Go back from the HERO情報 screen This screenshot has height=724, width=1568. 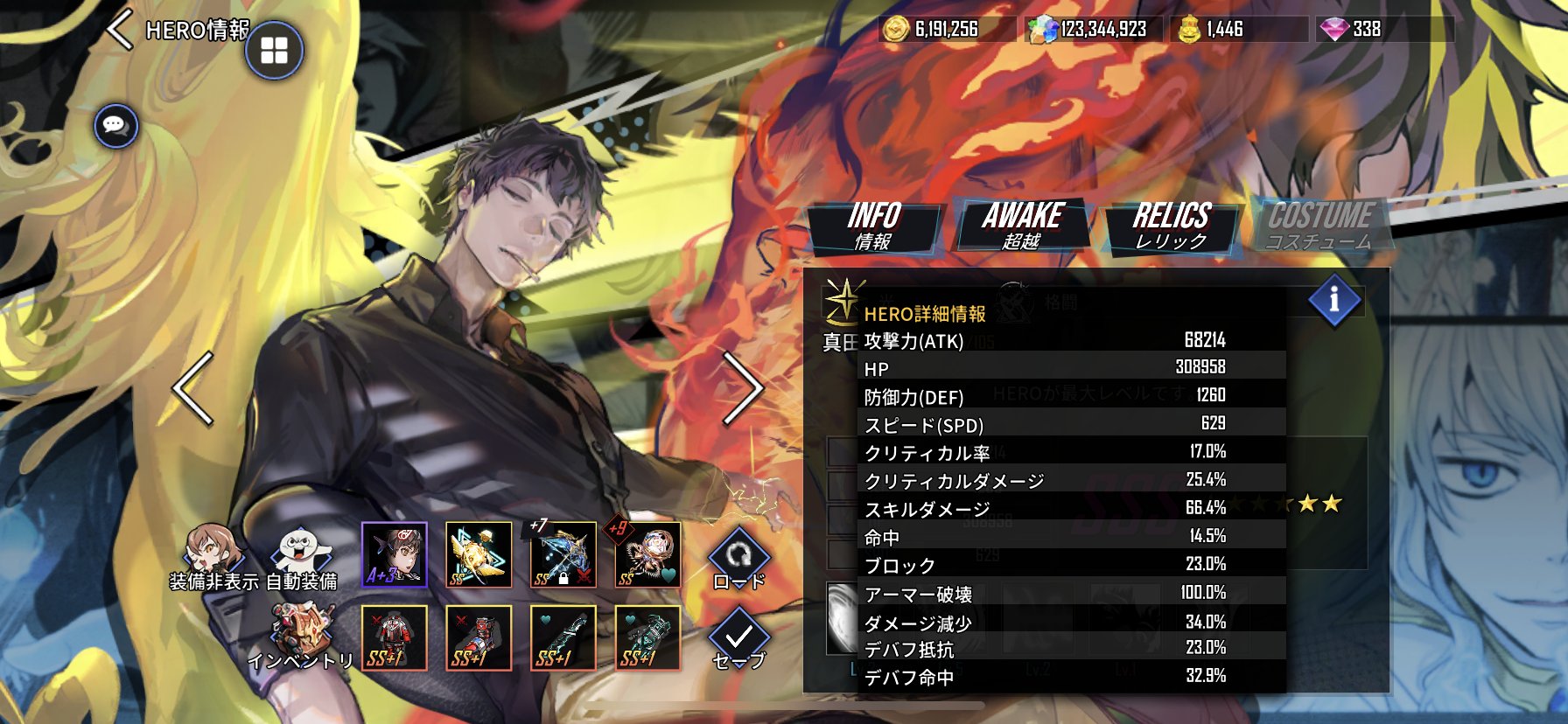click(x=120, y=31)
